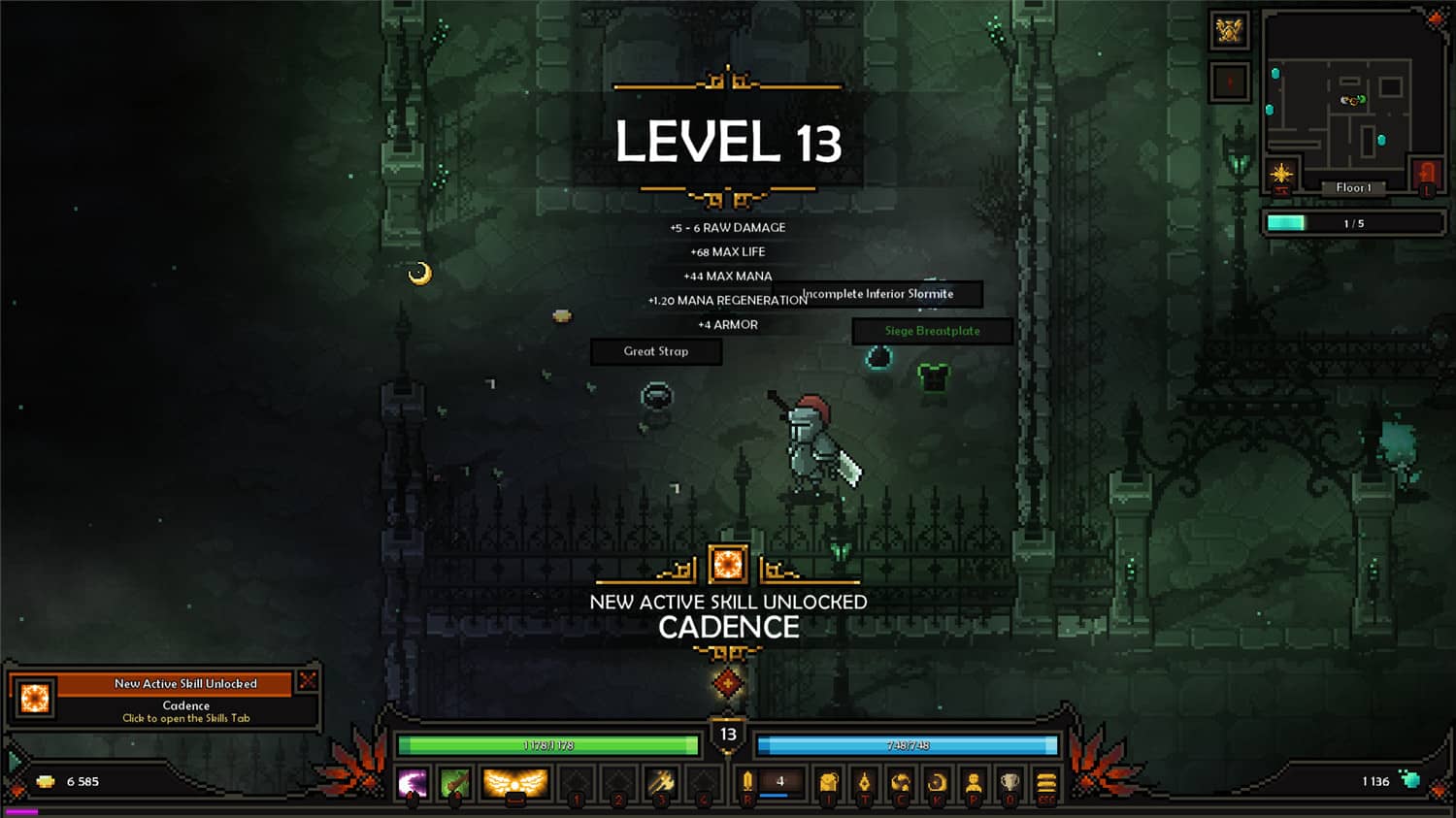This screenshot has width=1456, height=818.
Task: Open the inventory bag icon above the I key
Action: (x=827, y=782)
